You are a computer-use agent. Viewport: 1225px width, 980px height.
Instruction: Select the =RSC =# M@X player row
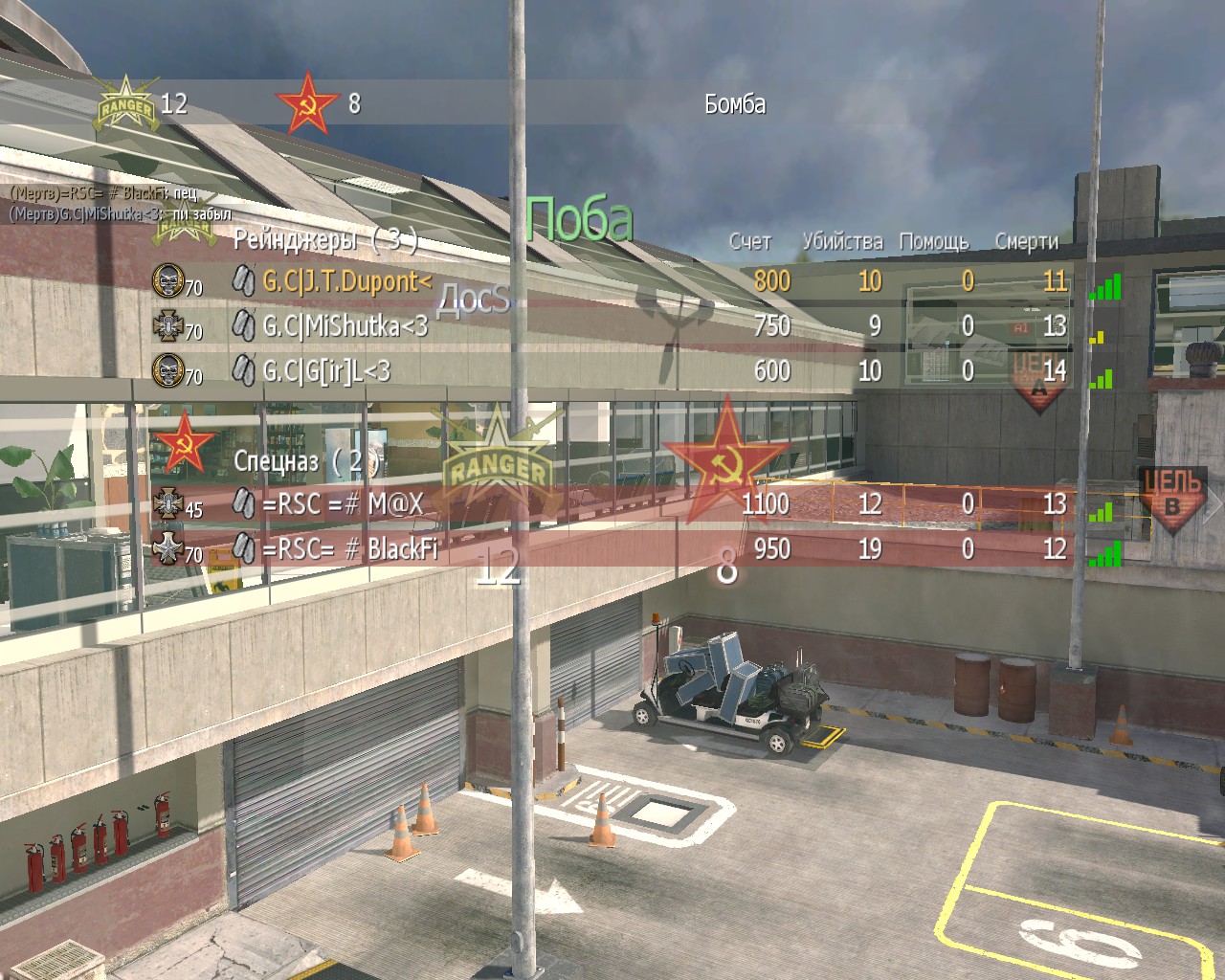[x=342, y=503]
